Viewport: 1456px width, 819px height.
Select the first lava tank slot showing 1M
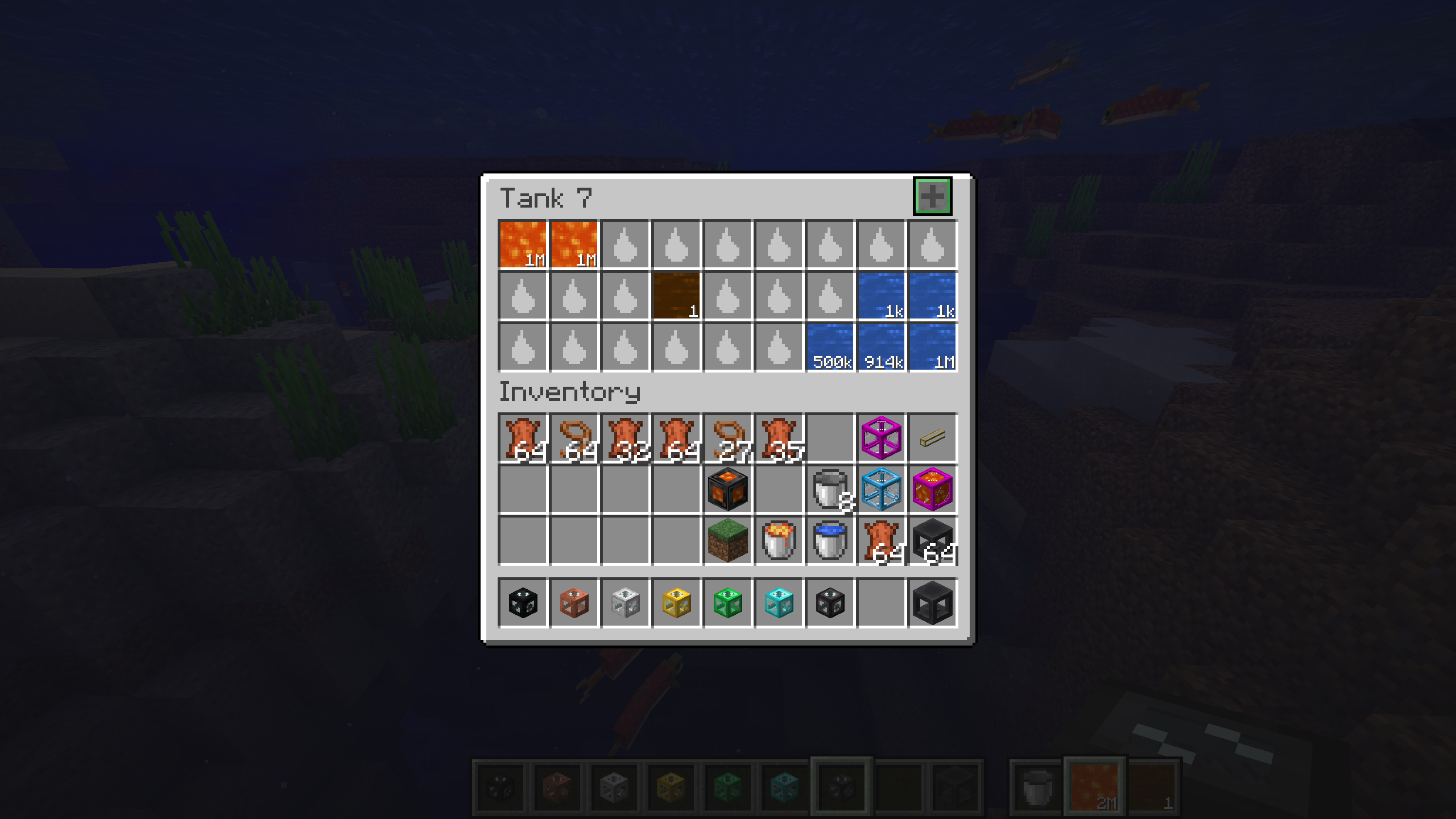tap(522, 245)
